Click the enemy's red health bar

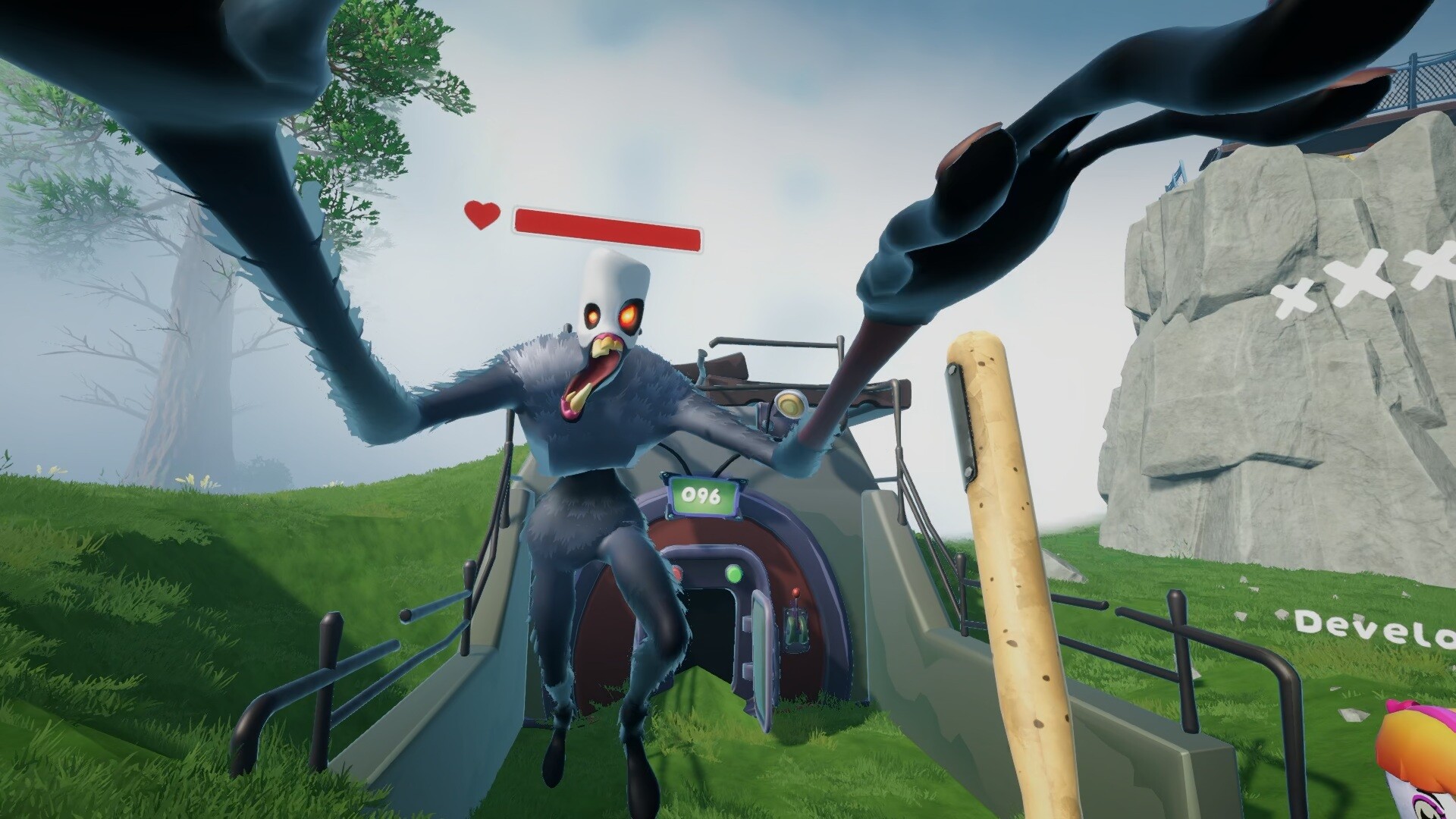(607, 227)
